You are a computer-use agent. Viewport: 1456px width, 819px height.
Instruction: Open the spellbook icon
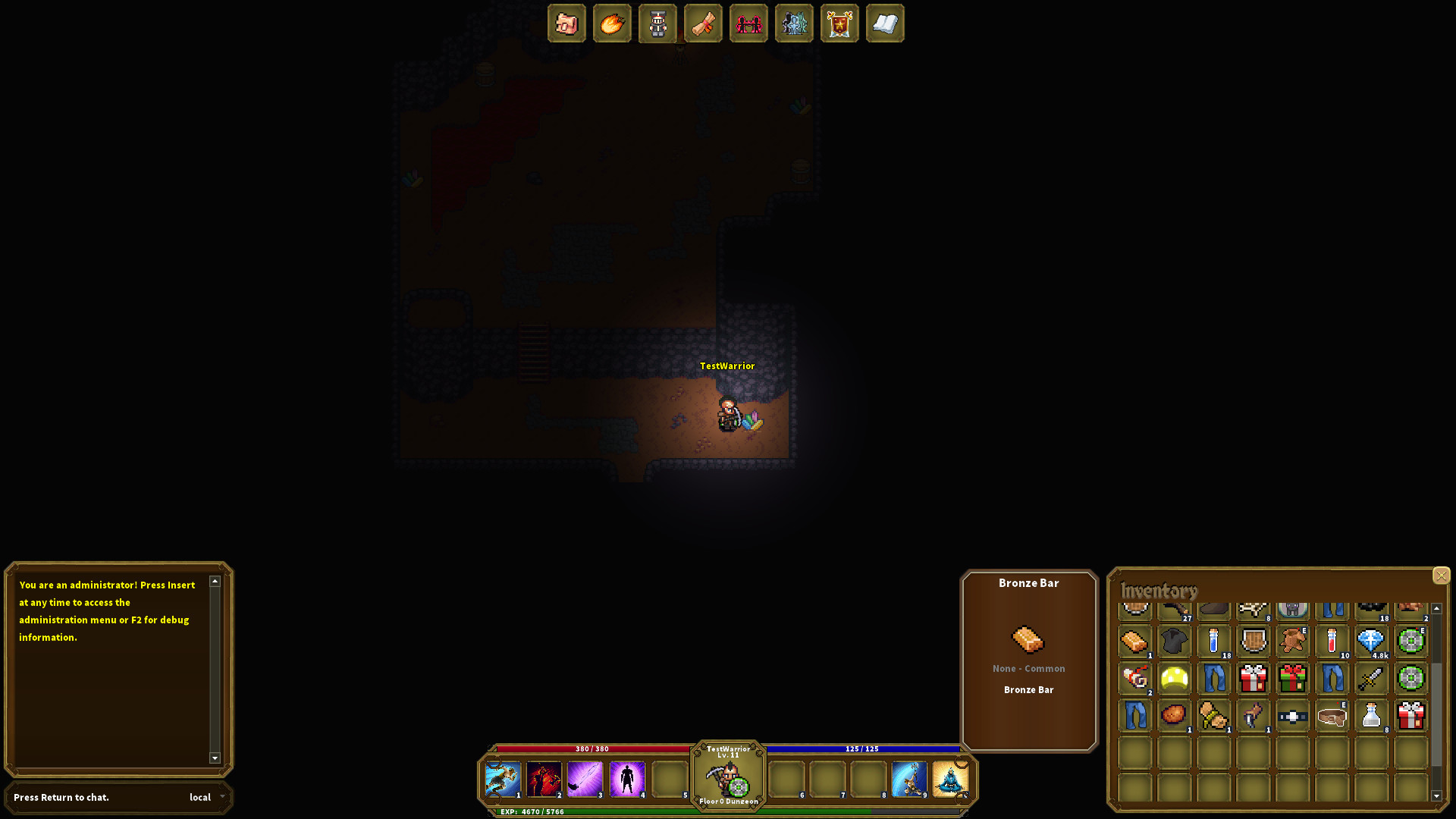click(885, 24)
